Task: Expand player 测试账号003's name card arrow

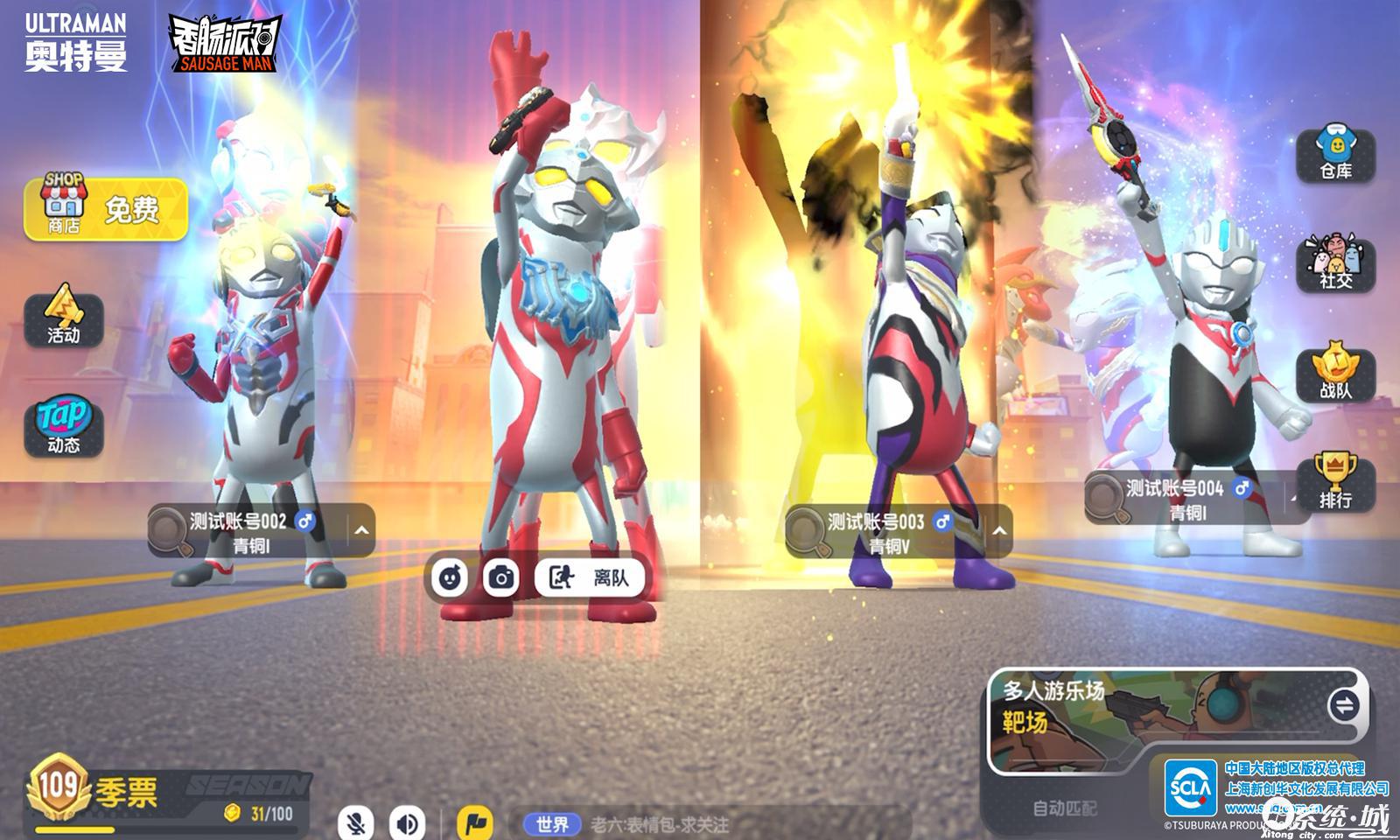Action: [999, 530]
